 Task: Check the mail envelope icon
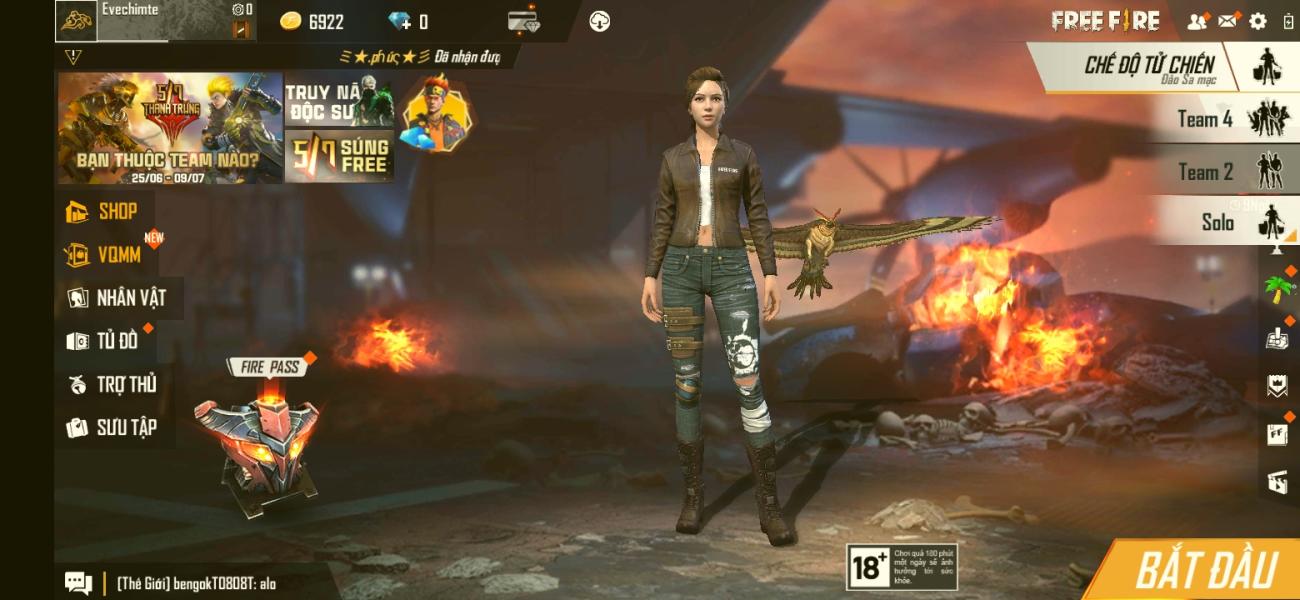[x=1227, y=21]
